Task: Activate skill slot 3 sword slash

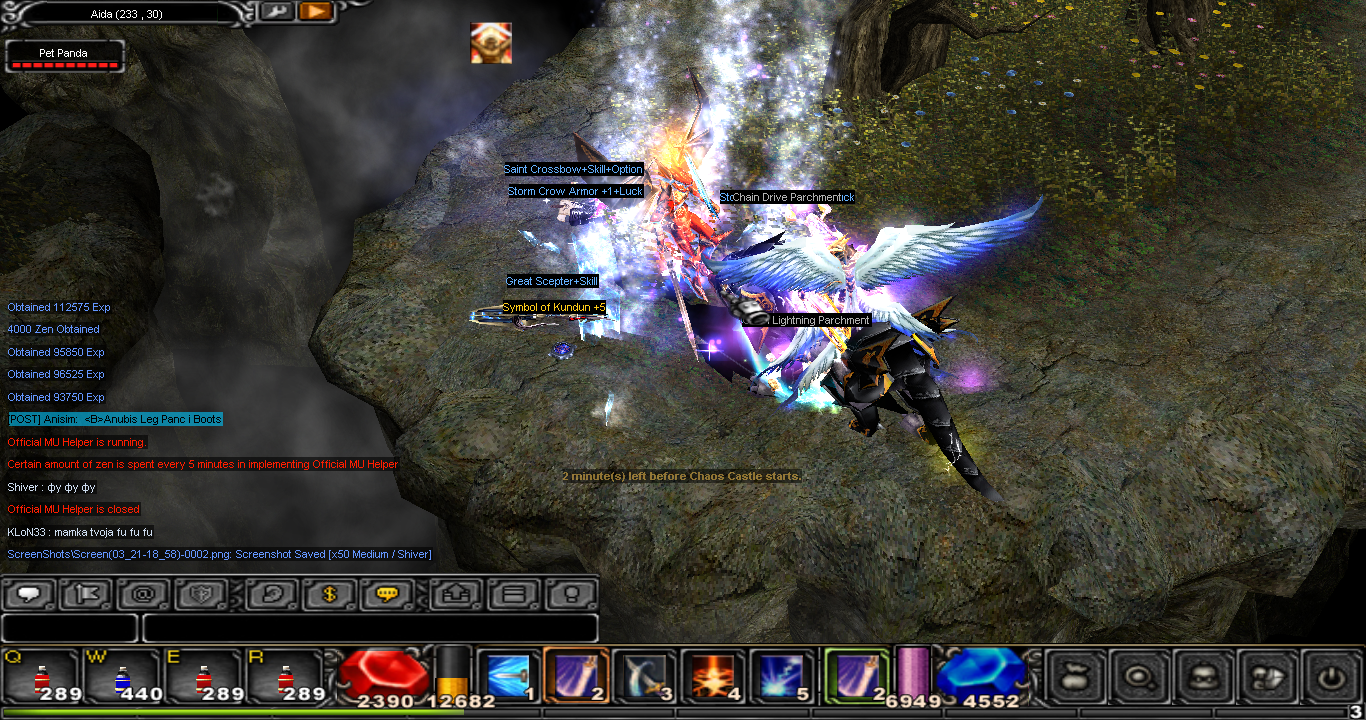Action: point(644,677)
